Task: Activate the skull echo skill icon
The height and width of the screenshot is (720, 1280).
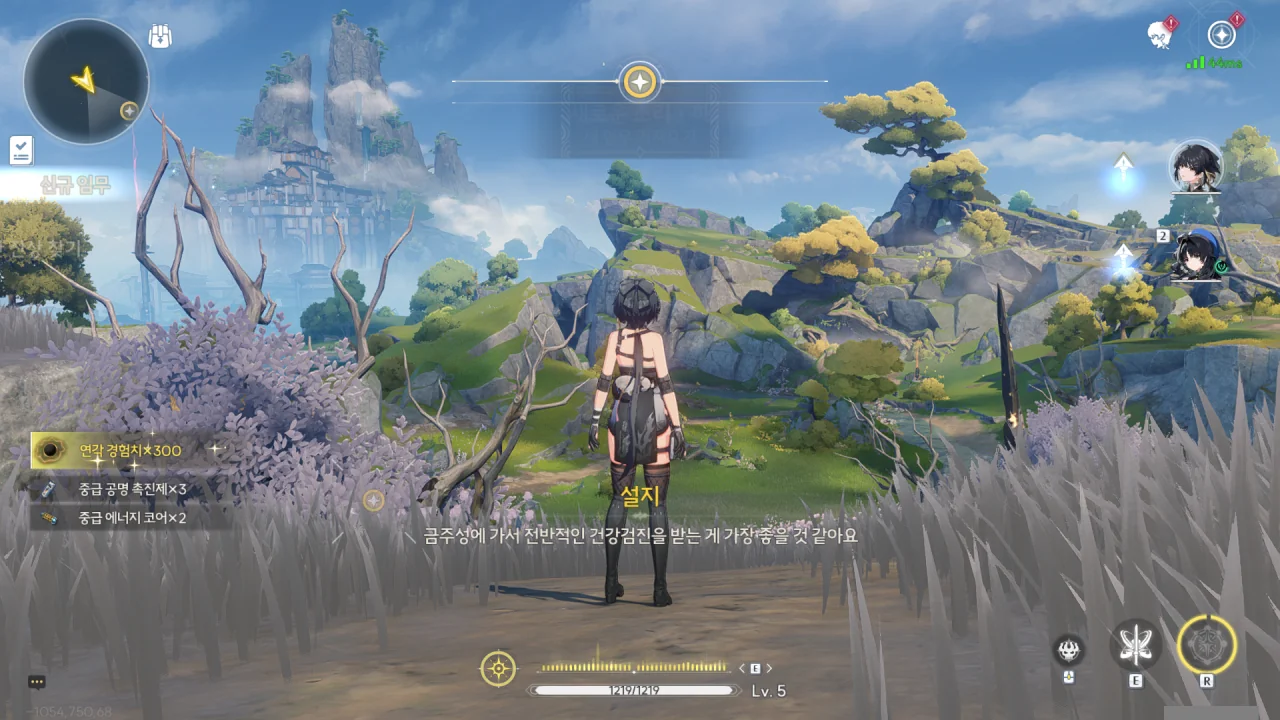Action: tap(1069, 650)
